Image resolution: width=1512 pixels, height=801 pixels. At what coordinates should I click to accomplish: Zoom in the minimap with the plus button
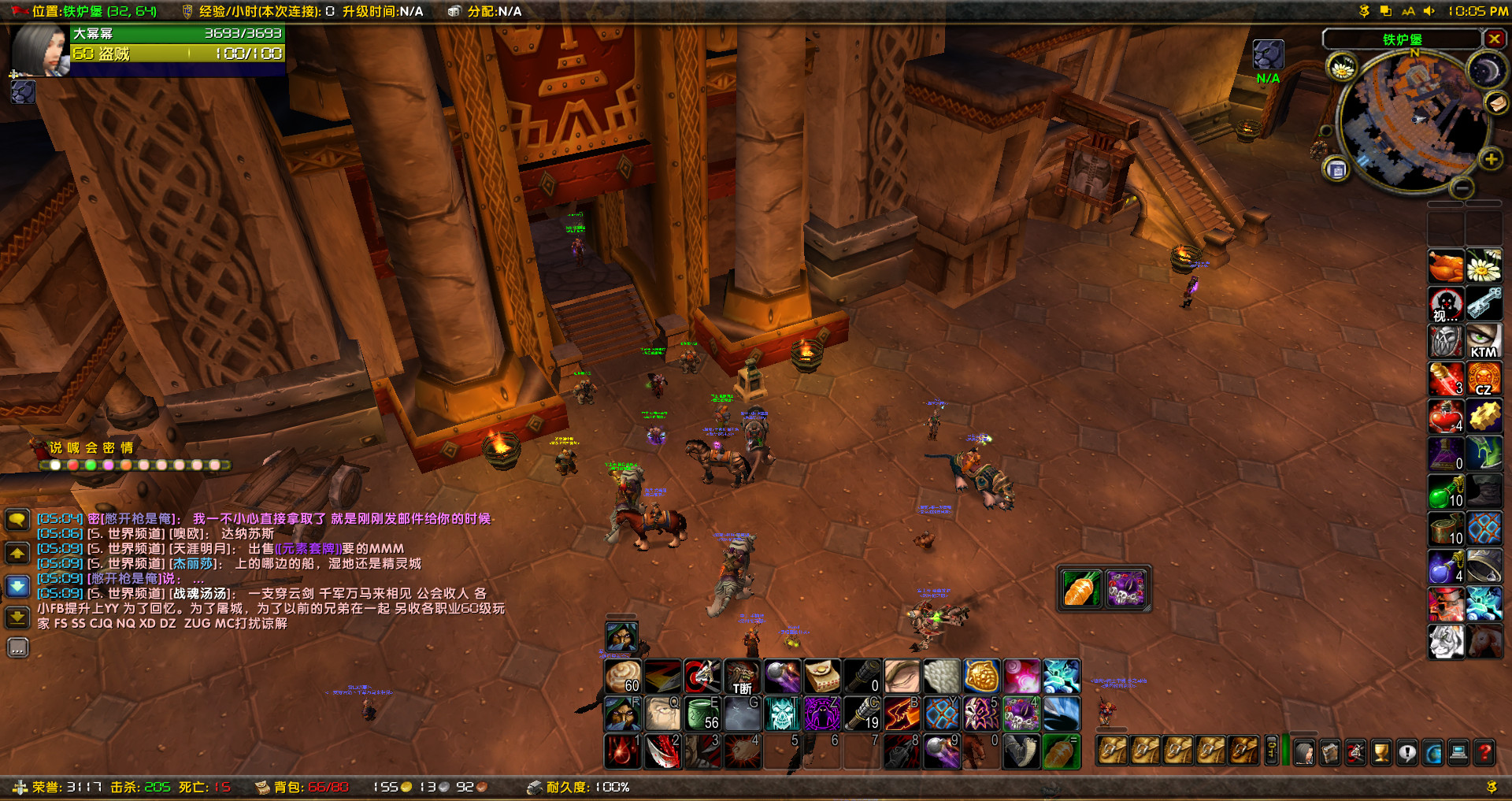[x=1491, y=158]
